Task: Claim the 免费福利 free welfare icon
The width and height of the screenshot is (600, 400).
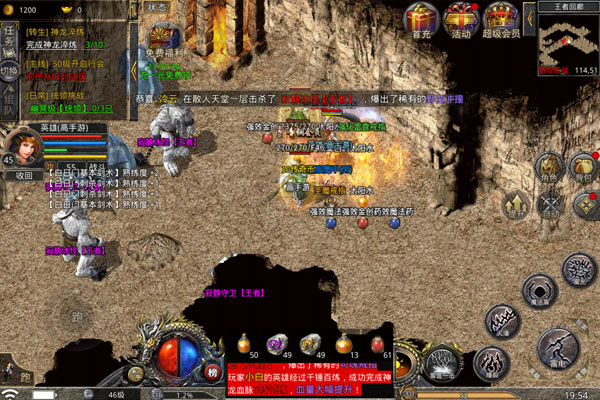Action: 161,40
